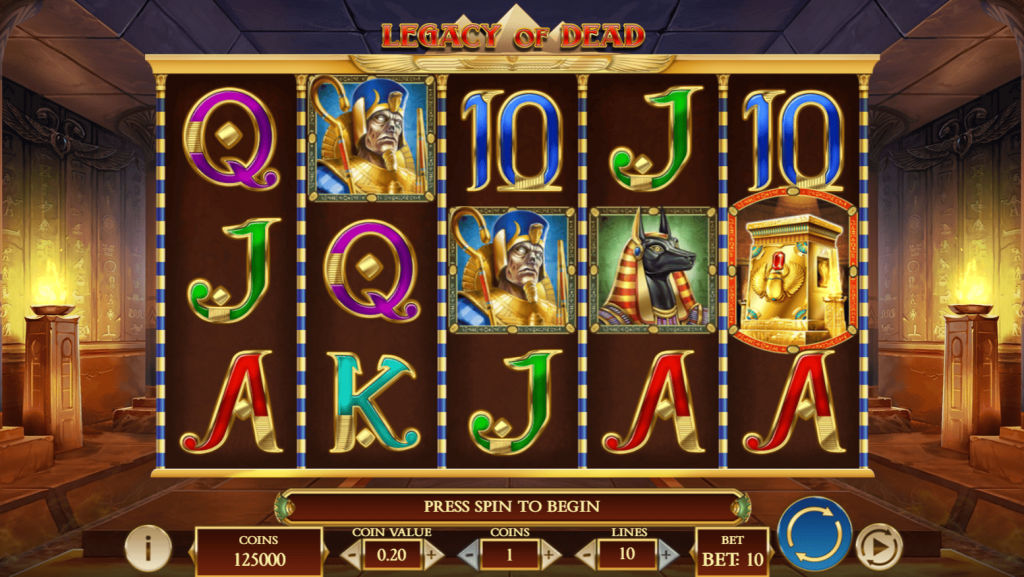Image resolution: width=1024 pixels, height=577 pixels.
Task: Increase the coin value
Action: coord(432,553)
